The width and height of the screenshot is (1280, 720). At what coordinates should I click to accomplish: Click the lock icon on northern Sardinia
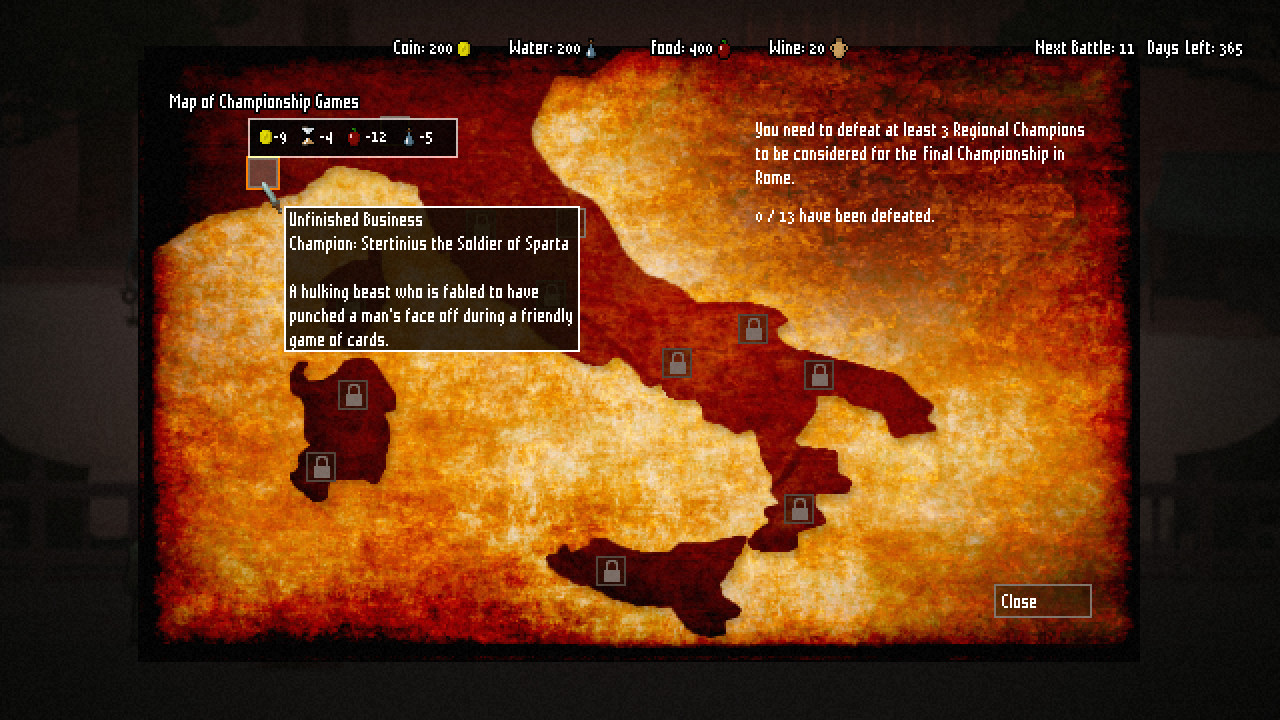[351, 394]
